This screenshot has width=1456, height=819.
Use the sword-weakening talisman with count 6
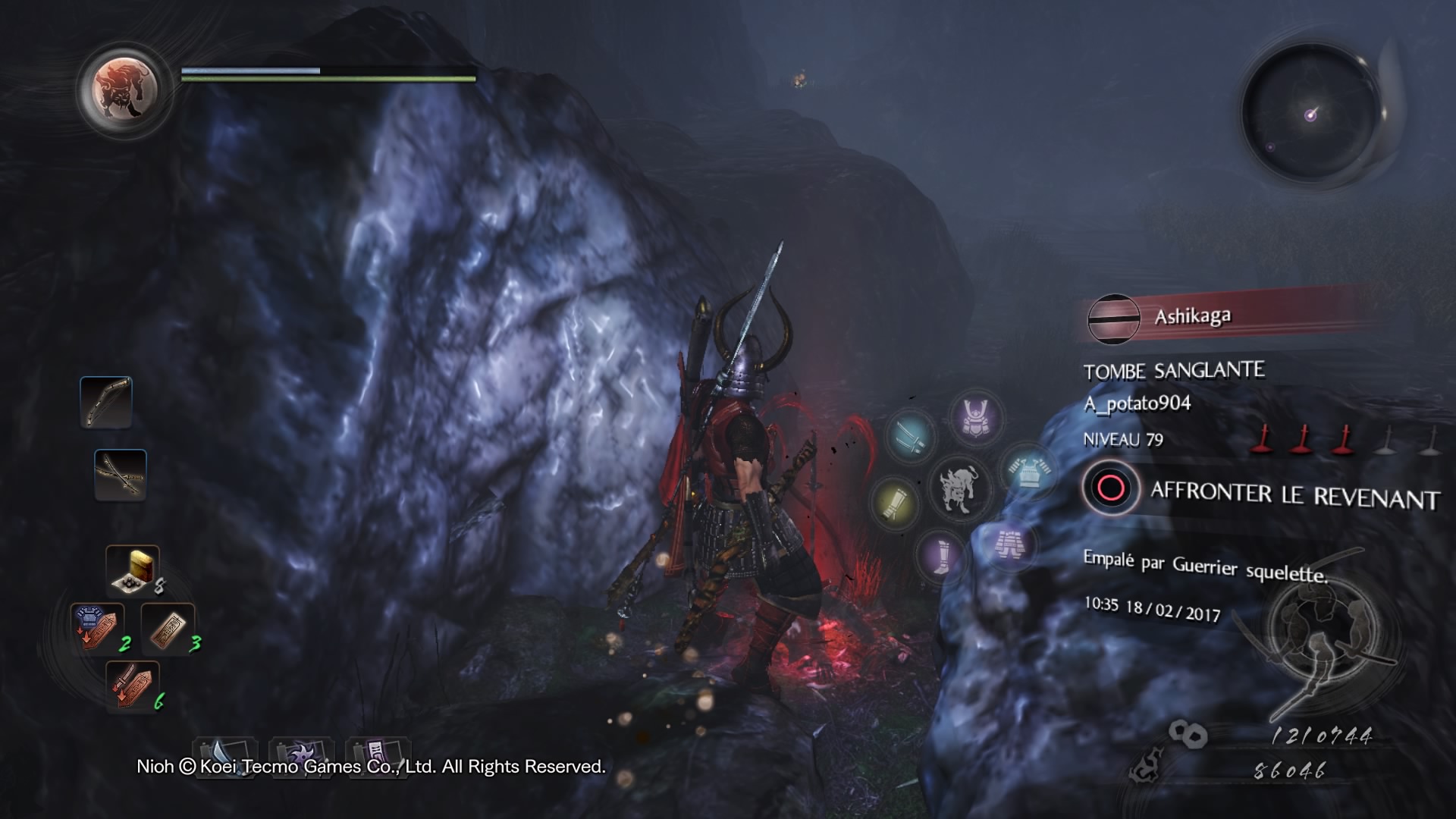point(133,685)
